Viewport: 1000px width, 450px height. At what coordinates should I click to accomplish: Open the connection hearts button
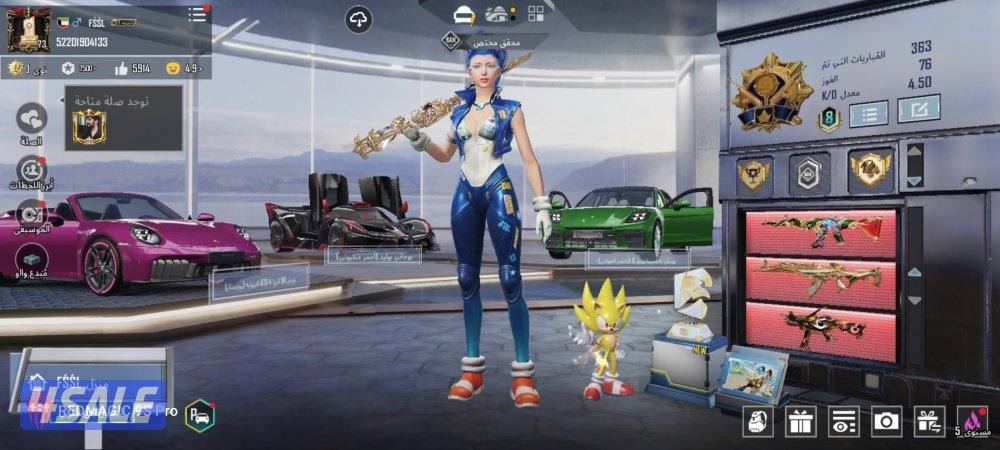point(32,119)
